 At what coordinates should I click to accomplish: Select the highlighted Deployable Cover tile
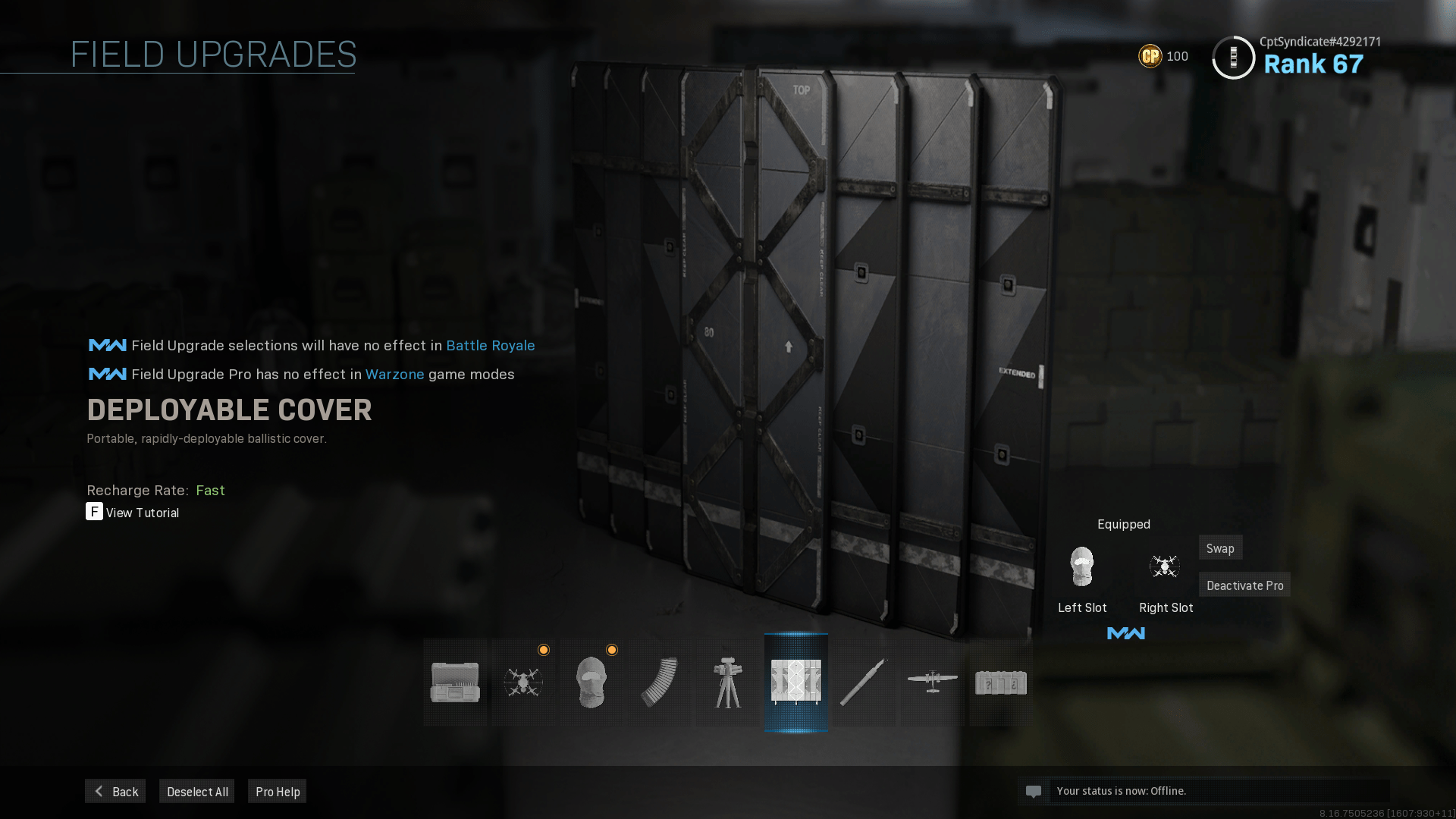[x=796, y=682]
